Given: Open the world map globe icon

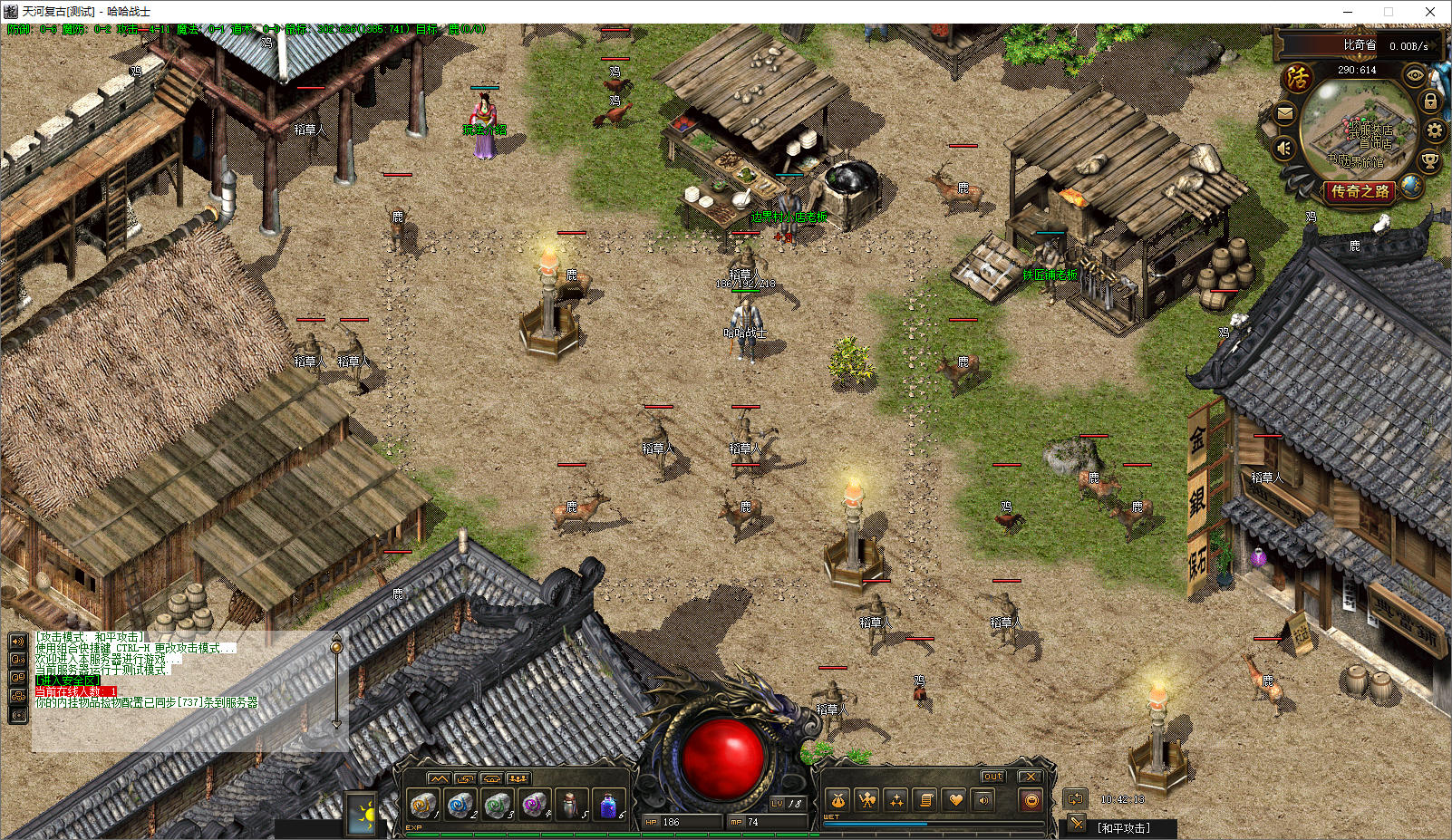Looking at the screenshot, I should (1411, 186).
